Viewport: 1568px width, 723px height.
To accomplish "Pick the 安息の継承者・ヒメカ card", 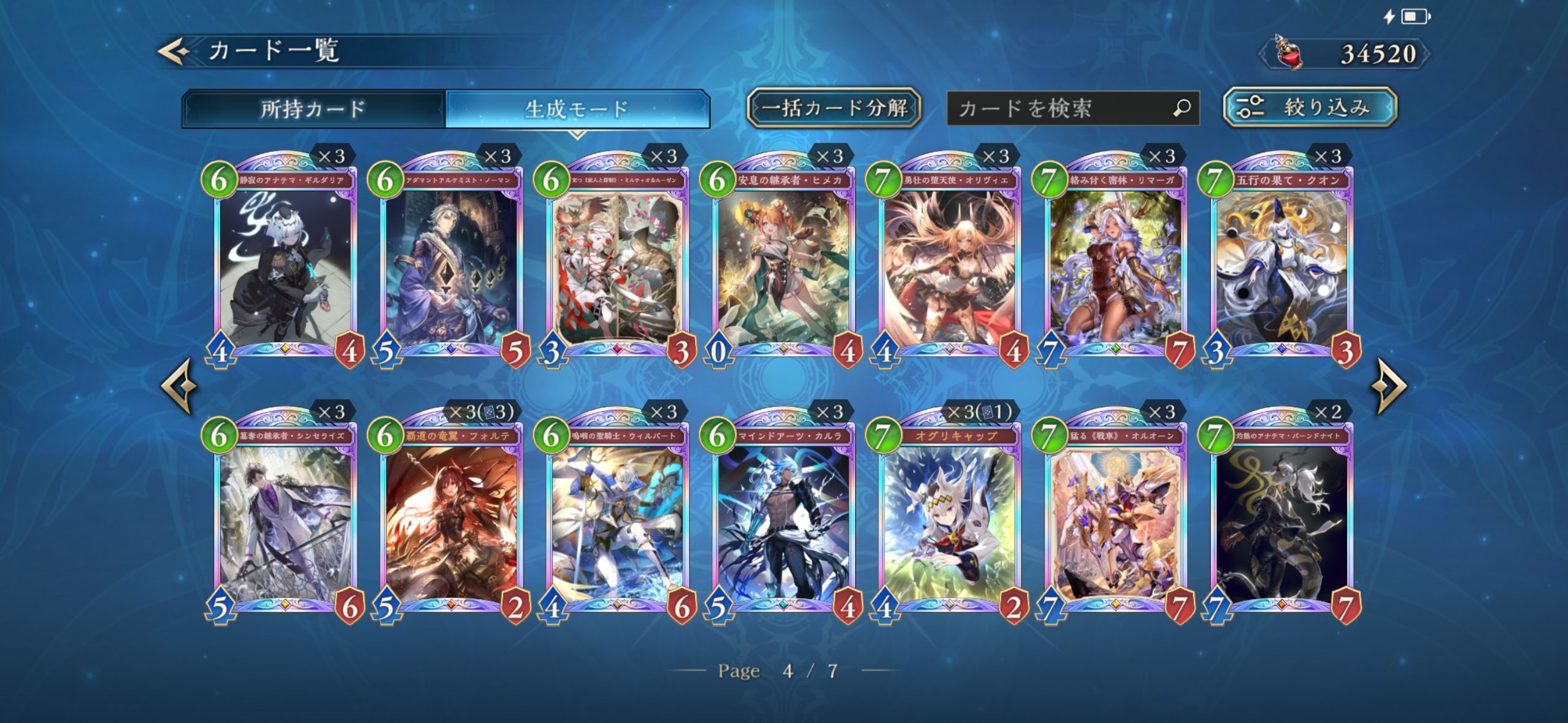I will pyautogui.click(x=783, y=264).
